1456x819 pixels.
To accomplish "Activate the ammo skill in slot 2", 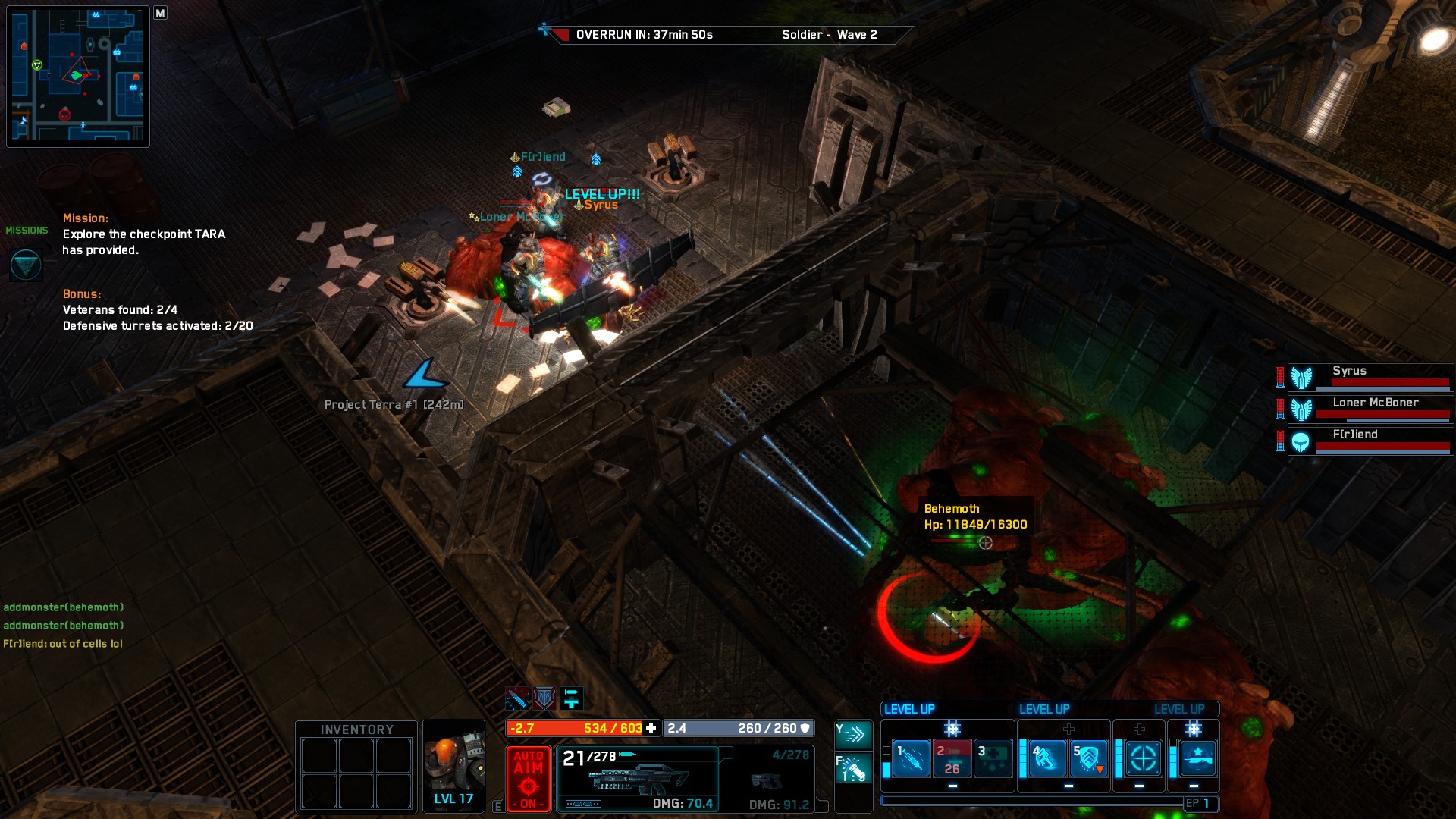I will (x=952, y=758).
